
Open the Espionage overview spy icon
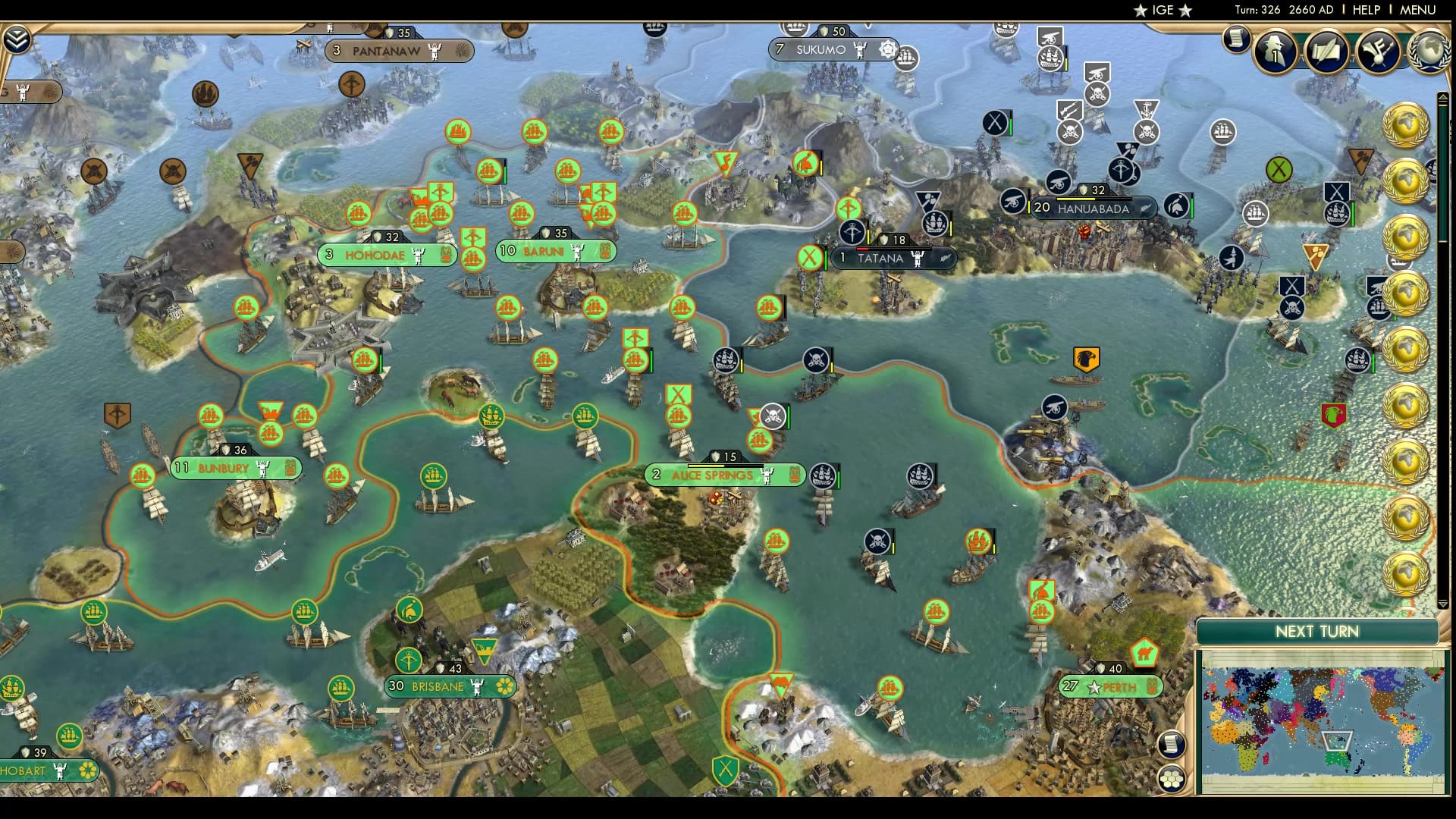(1276, 52)
